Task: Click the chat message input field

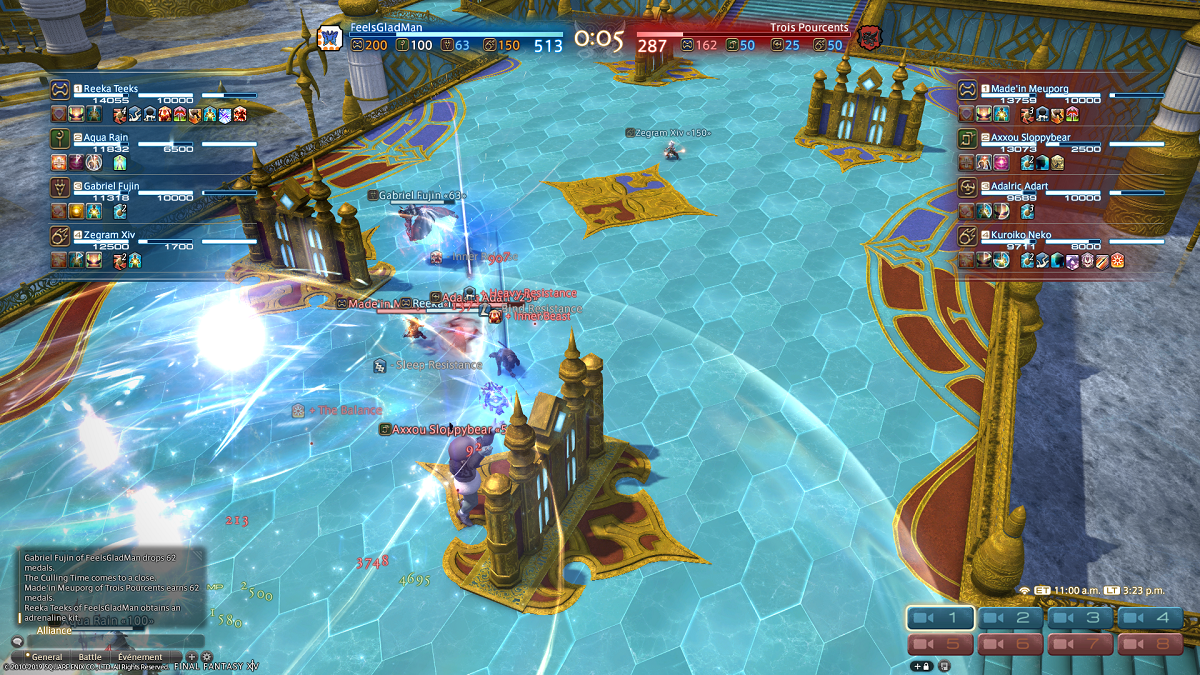Action: coord(115,641)
